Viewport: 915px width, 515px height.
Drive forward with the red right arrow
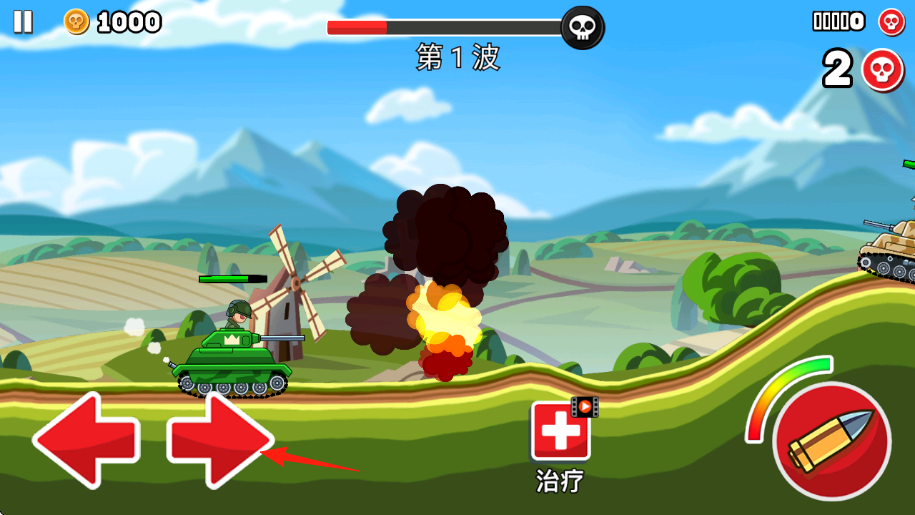pos(219,440)
